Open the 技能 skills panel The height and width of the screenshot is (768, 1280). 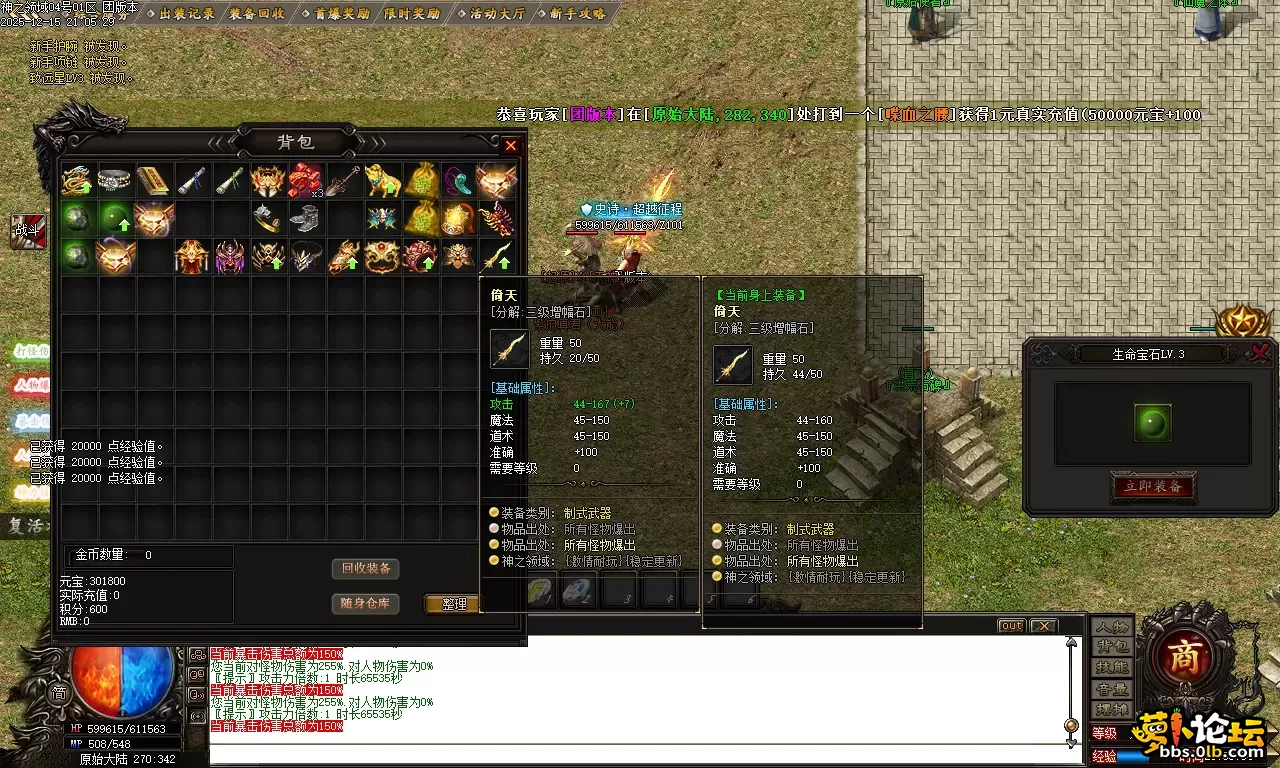pyautogui.click(x=1111, y=668)
